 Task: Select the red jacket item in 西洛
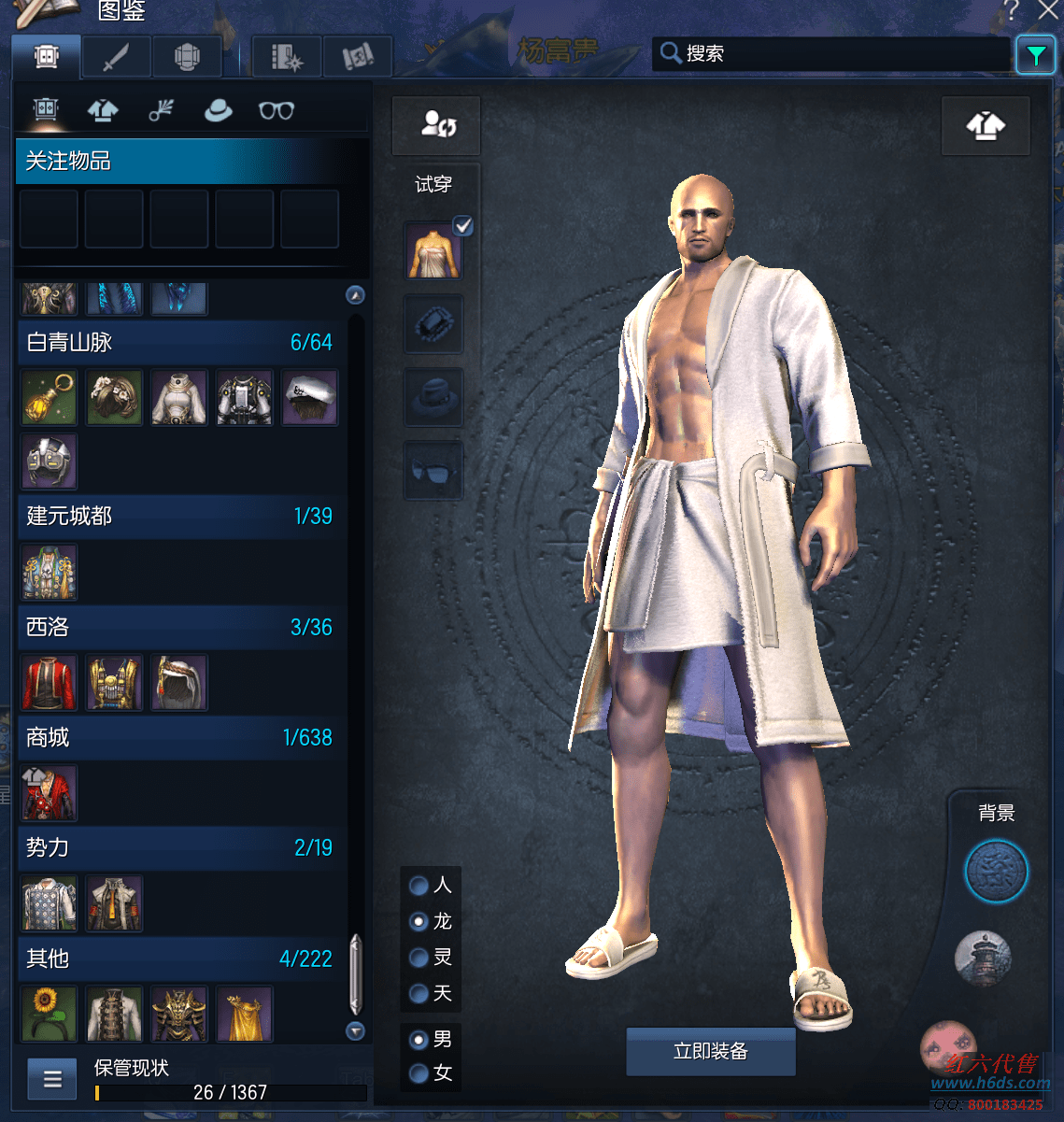coord(49,683)
